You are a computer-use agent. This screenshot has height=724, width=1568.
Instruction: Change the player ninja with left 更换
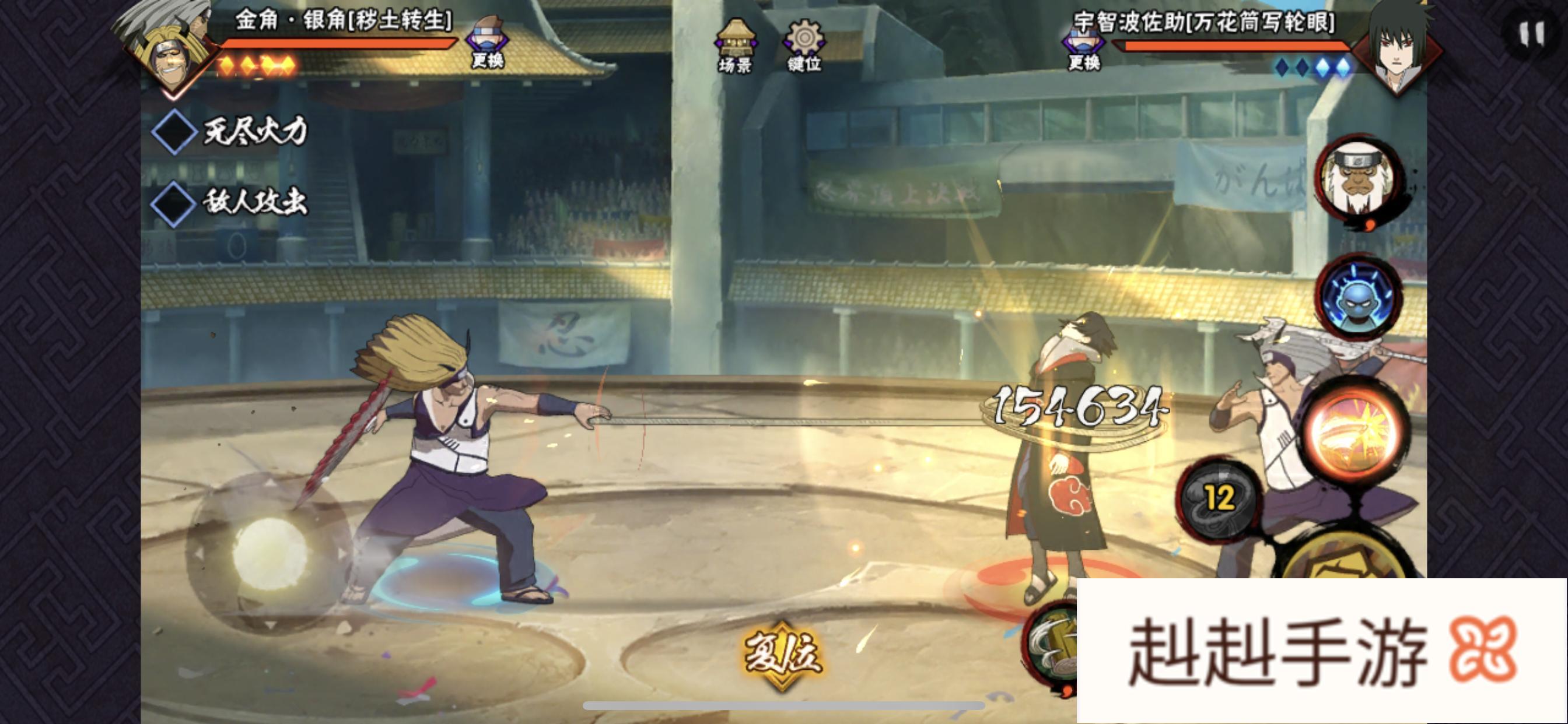[x=488, y=41]
